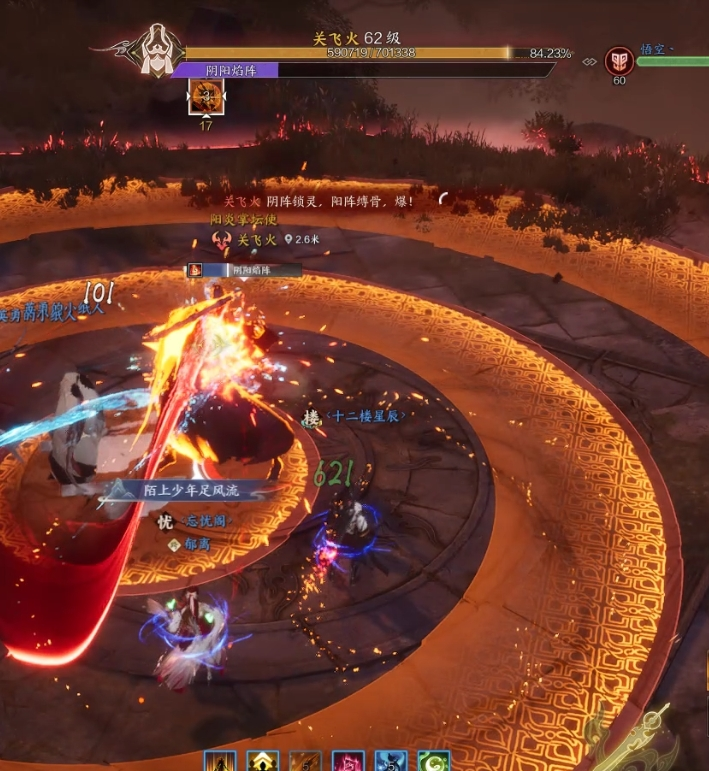Select the boss debuff icon showing 17
This screenshot has height=771, width=709.
point(207,97)
